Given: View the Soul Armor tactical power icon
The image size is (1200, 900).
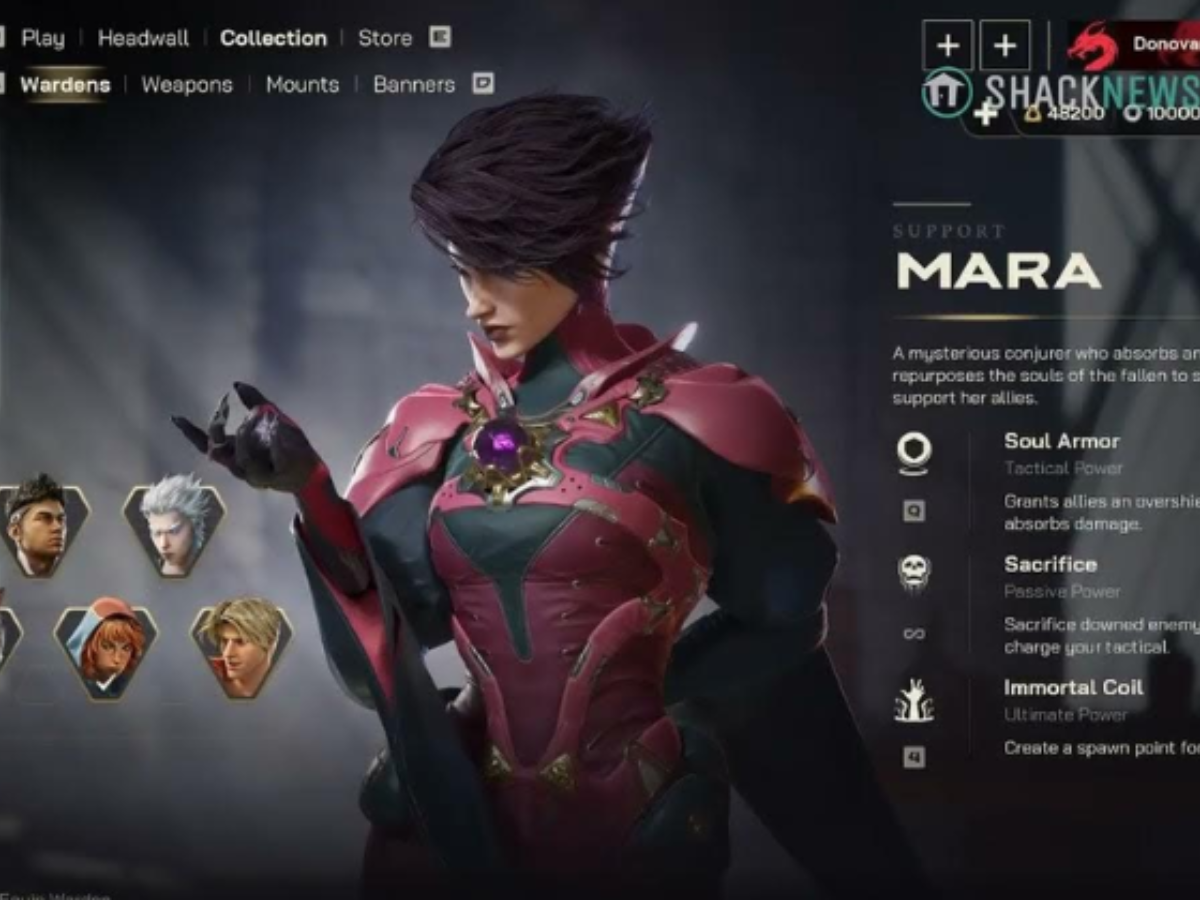Looking at the screenshot, I should [913, 452].
